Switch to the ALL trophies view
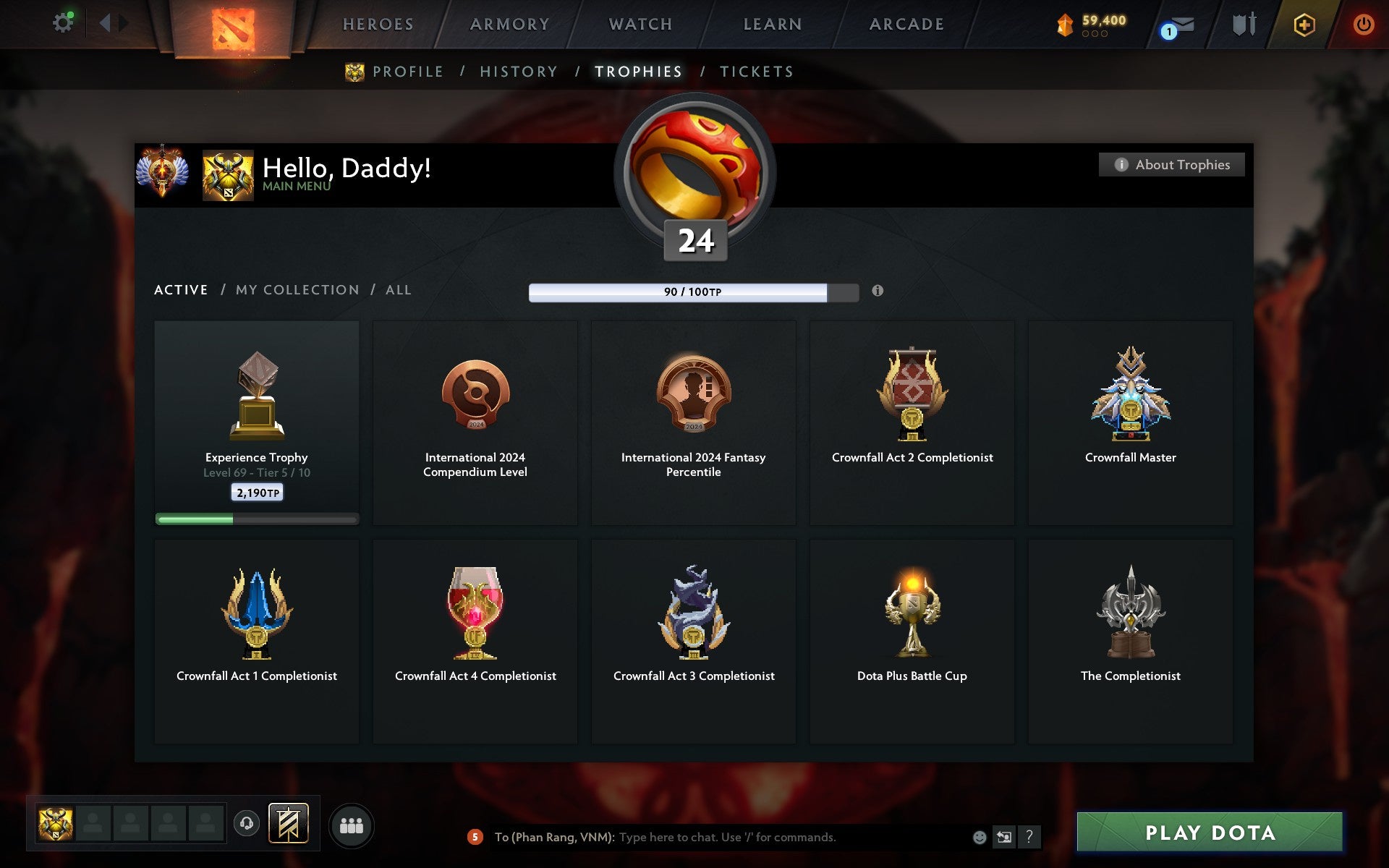The height and width of the screenshot is (868, 1389). coord(398,289)
